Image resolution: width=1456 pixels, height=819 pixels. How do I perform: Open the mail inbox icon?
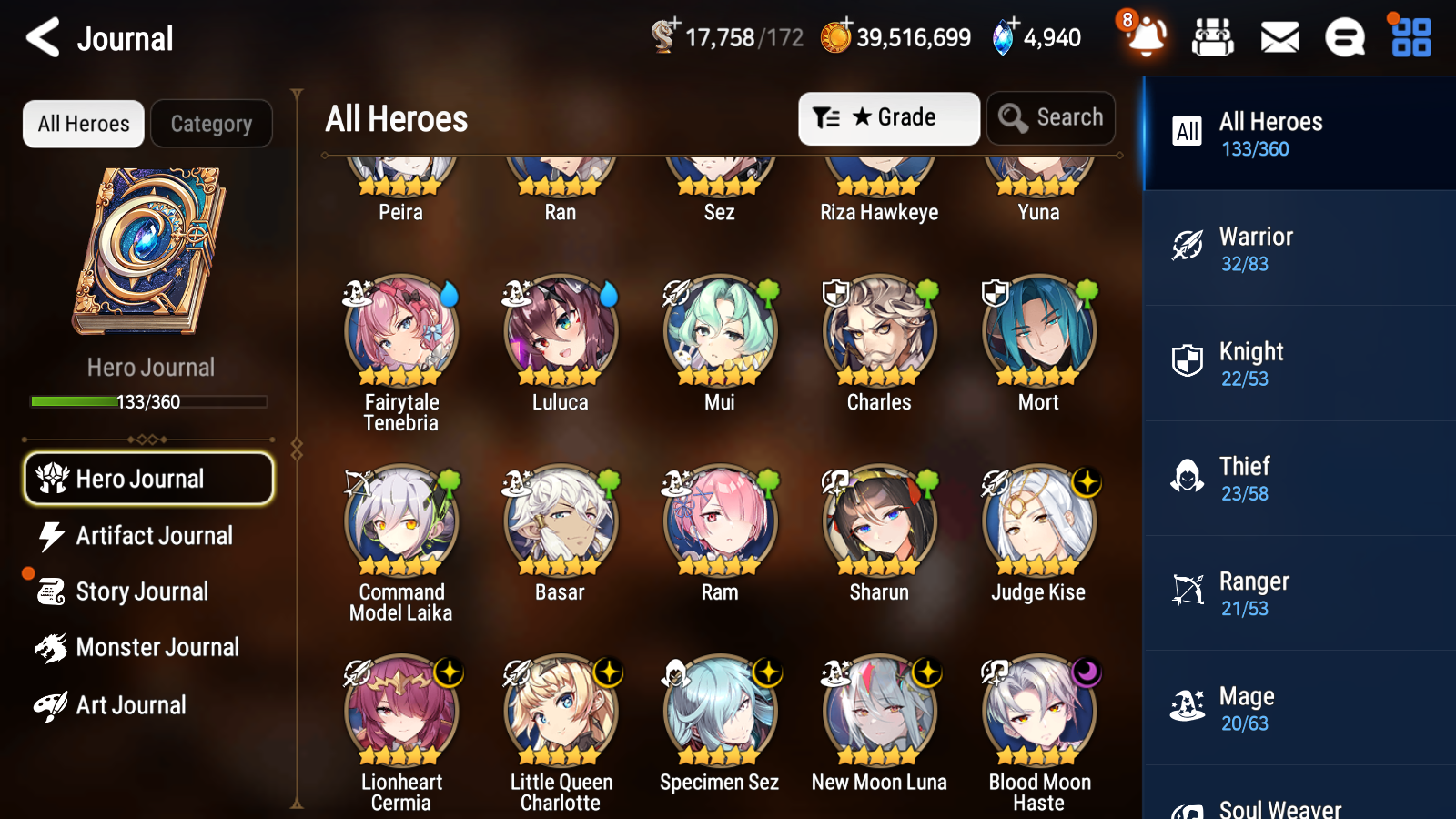click(1279, 38)
